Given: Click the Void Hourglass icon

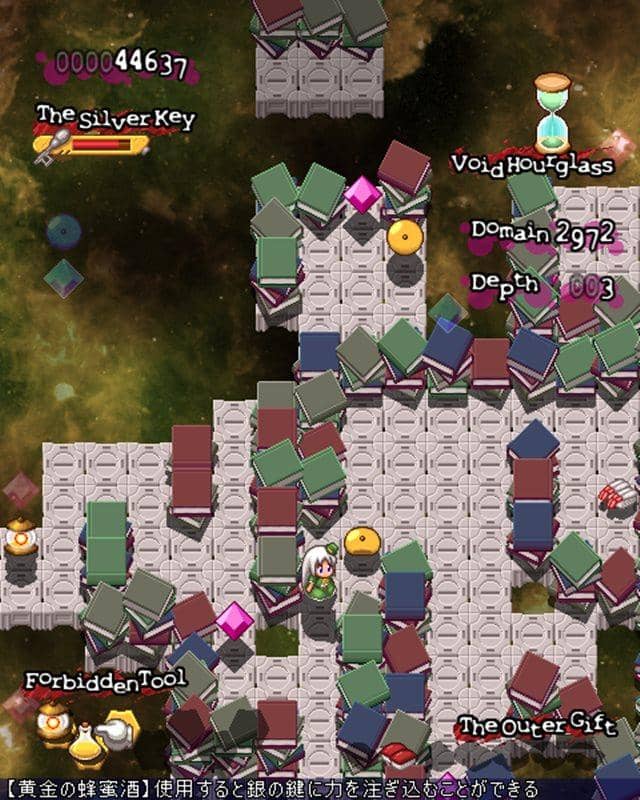Looking at the screenshot, I should (551, 110).
